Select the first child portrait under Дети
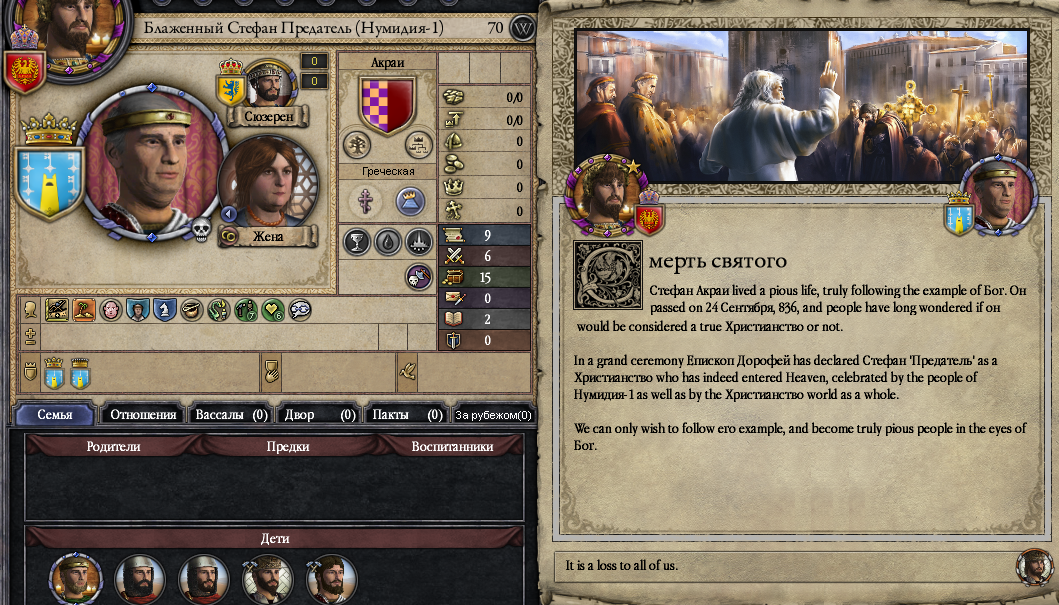Screen dimensions: 1059x605 [76, 579]
